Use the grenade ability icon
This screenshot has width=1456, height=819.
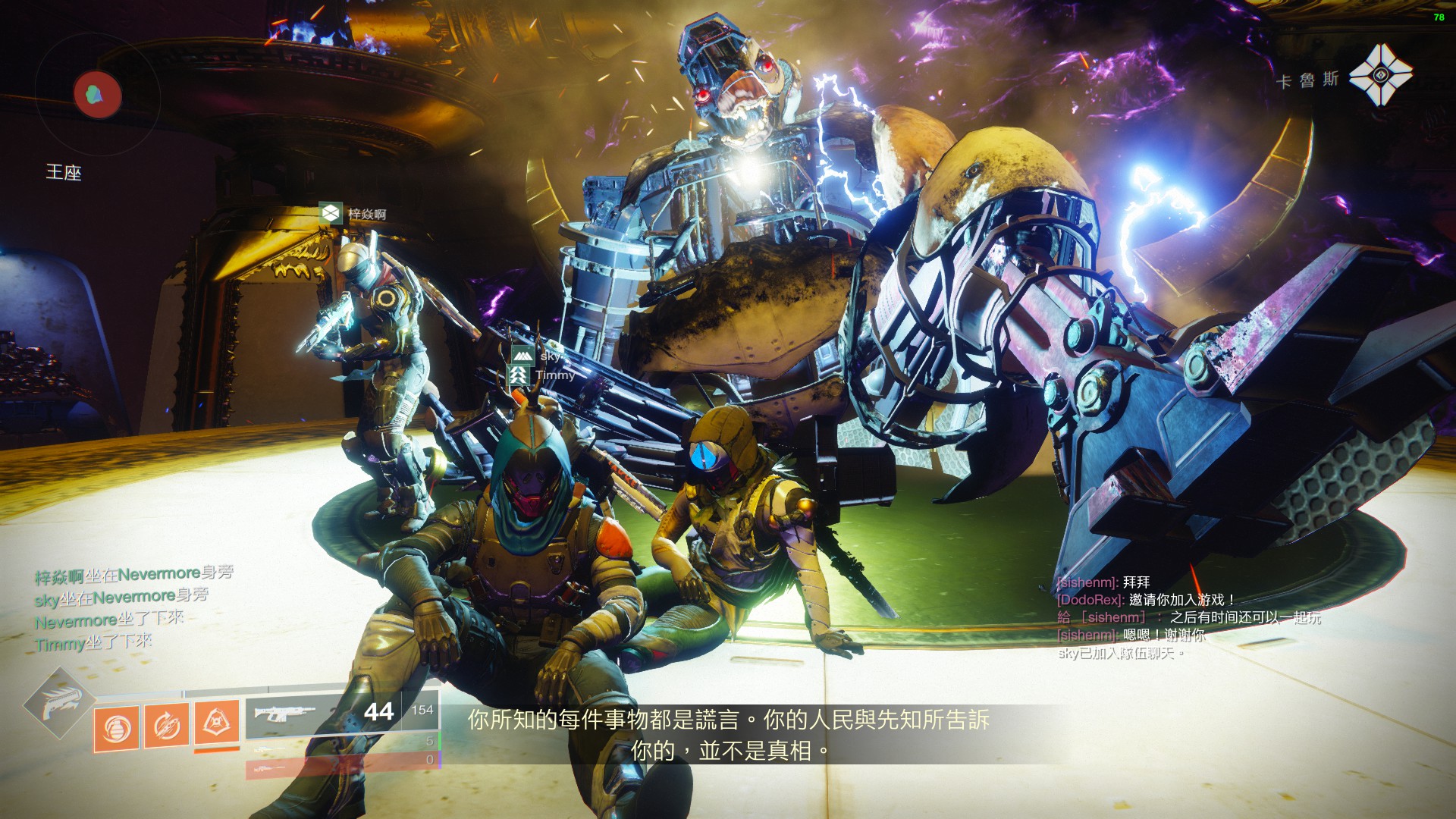(116, 729)
